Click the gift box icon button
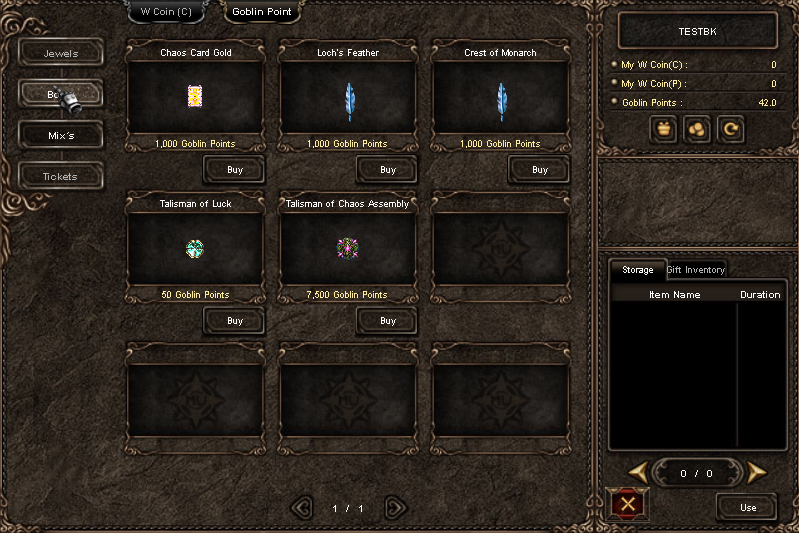 [663, 129]
